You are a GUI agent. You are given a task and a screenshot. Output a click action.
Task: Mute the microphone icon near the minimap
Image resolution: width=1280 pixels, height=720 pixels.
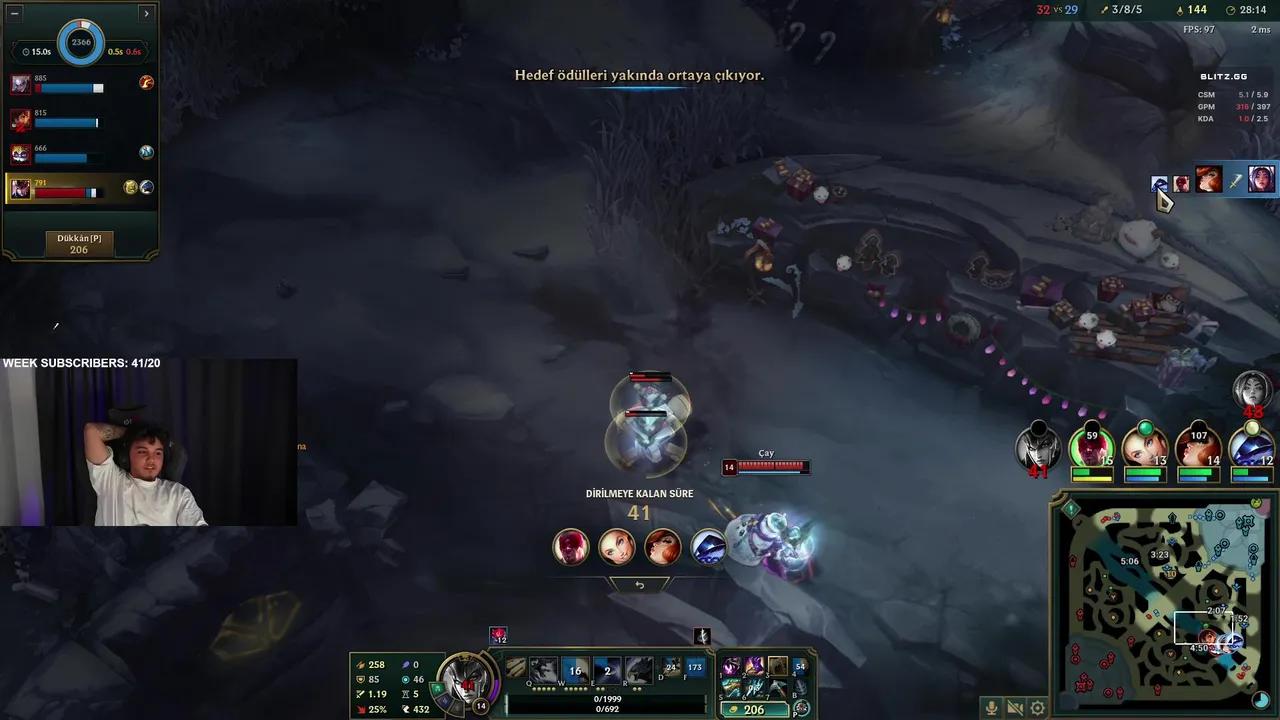[x=991, y=707]
